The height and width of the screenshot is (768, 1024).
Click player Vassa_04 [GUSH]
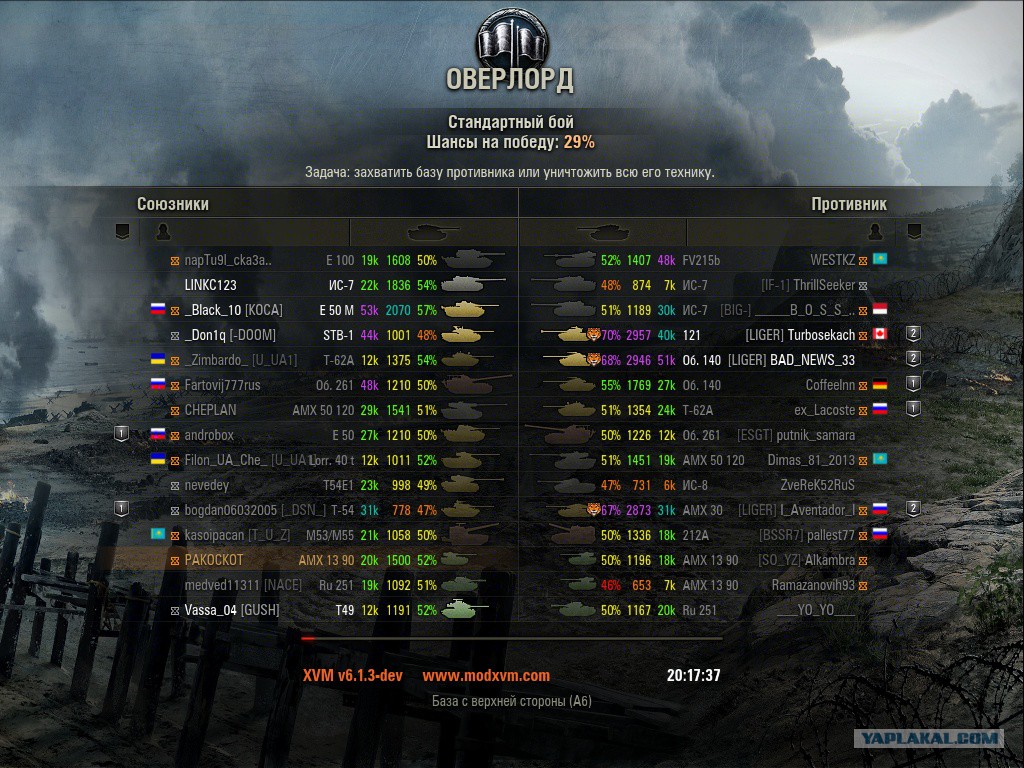[231, 610]
